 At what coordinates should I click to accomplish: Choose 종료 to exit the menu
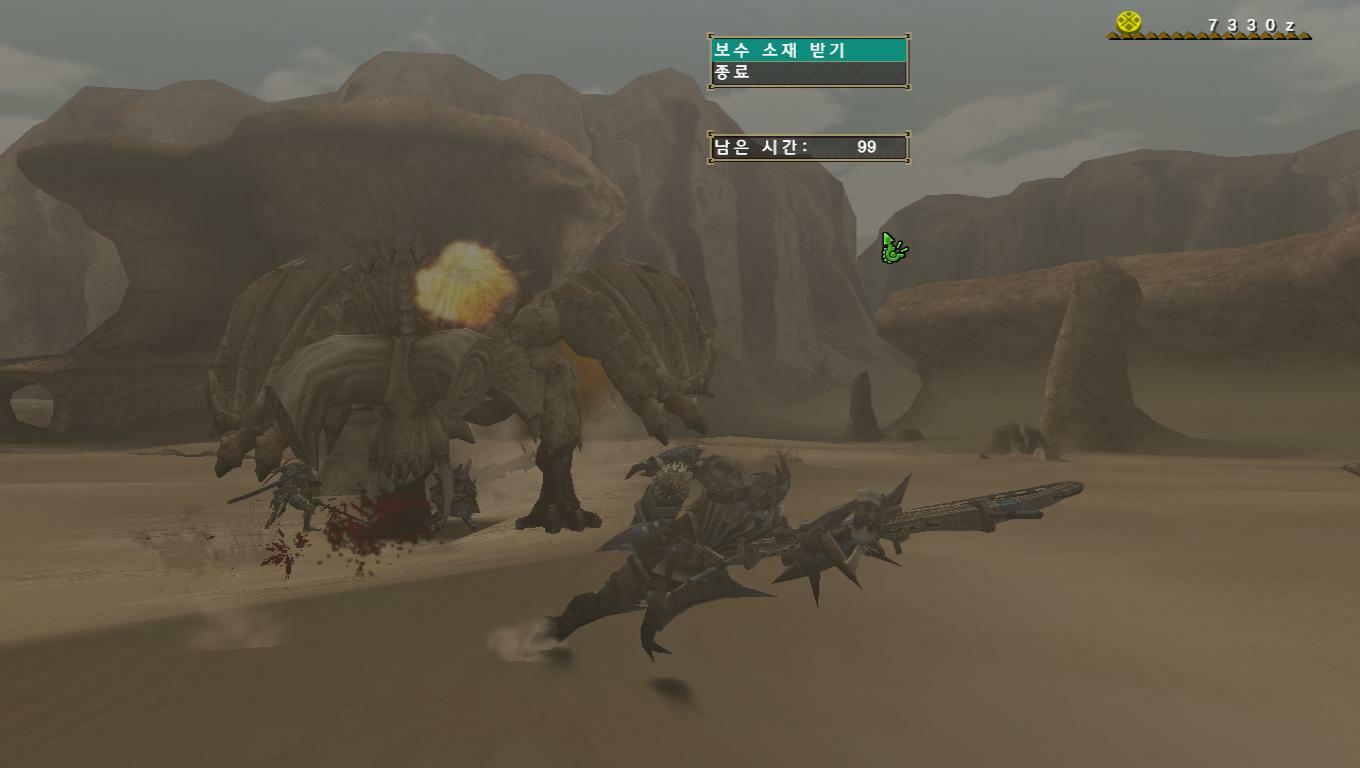pos(808,73)
